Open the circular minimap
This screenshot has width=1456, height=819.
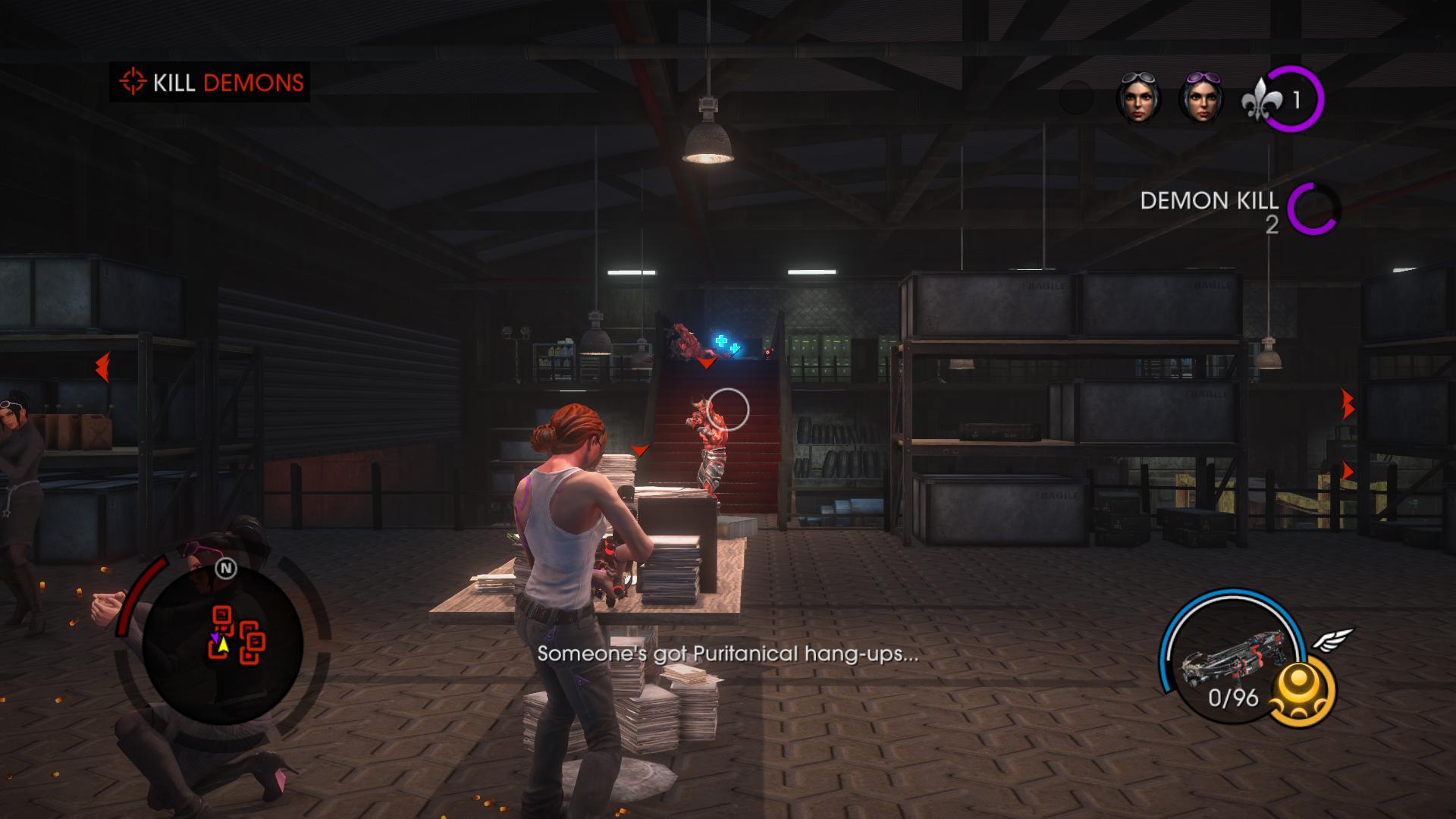[x=223, y=645]
